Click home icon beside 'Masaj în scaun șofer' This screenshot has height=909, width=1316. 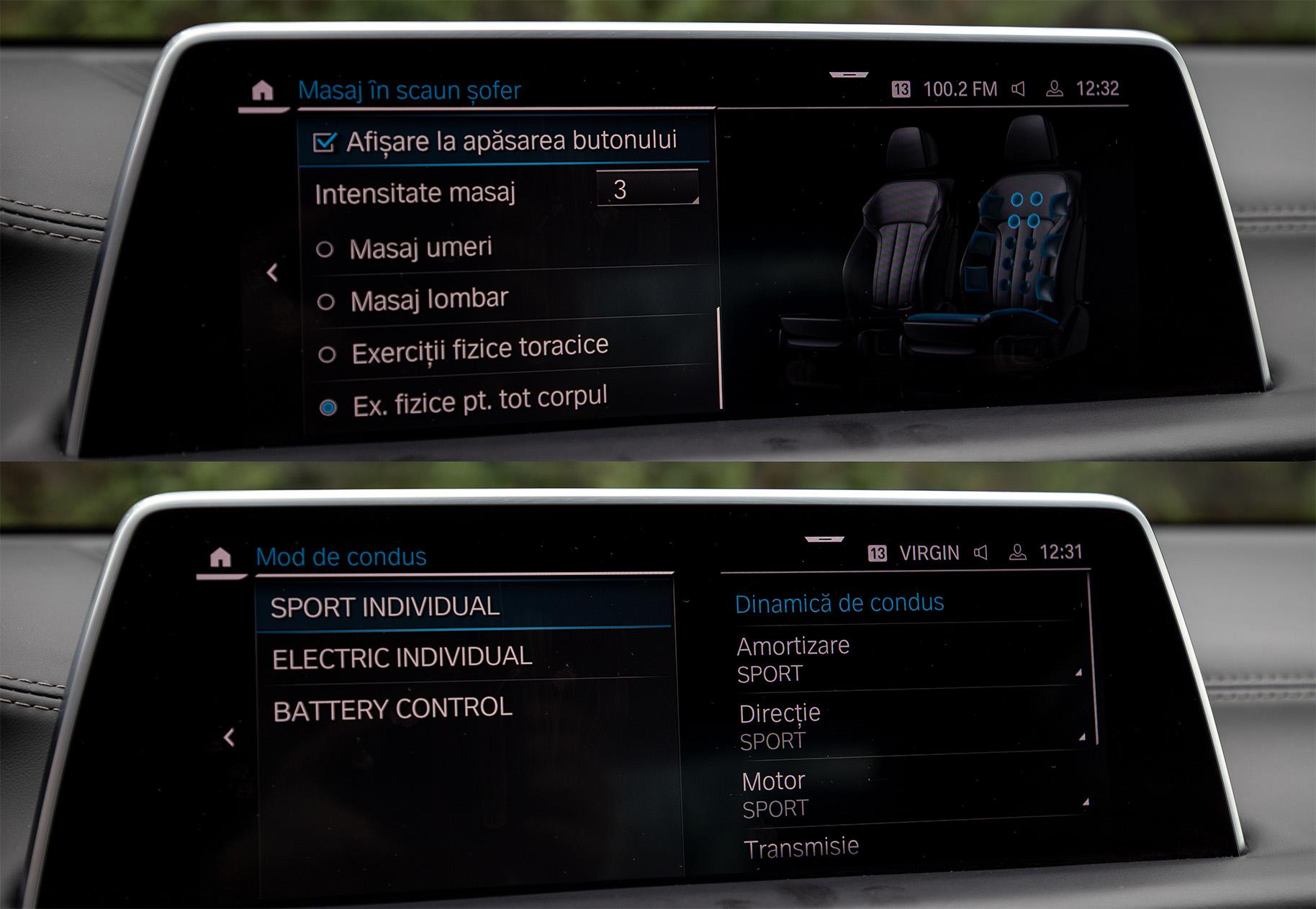pyautogui.click(x=263, y=91)
